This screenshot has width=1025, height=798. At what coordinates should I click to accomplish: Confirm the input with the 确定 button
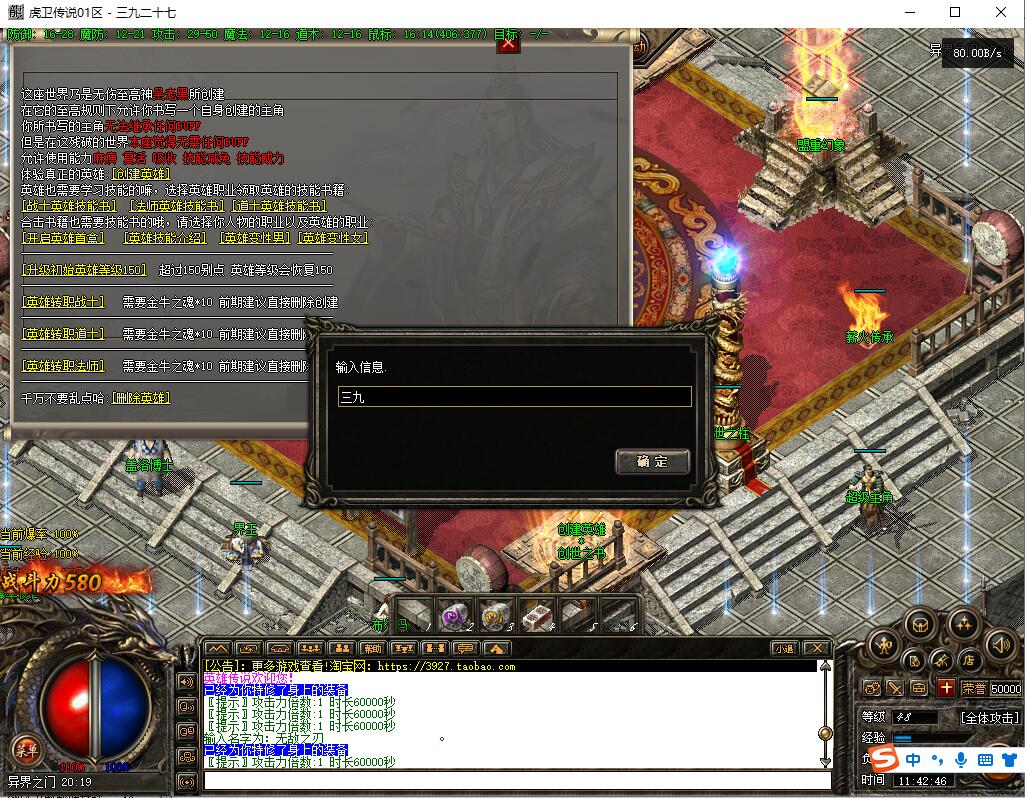pyautogui.click(x=652, y=461)
